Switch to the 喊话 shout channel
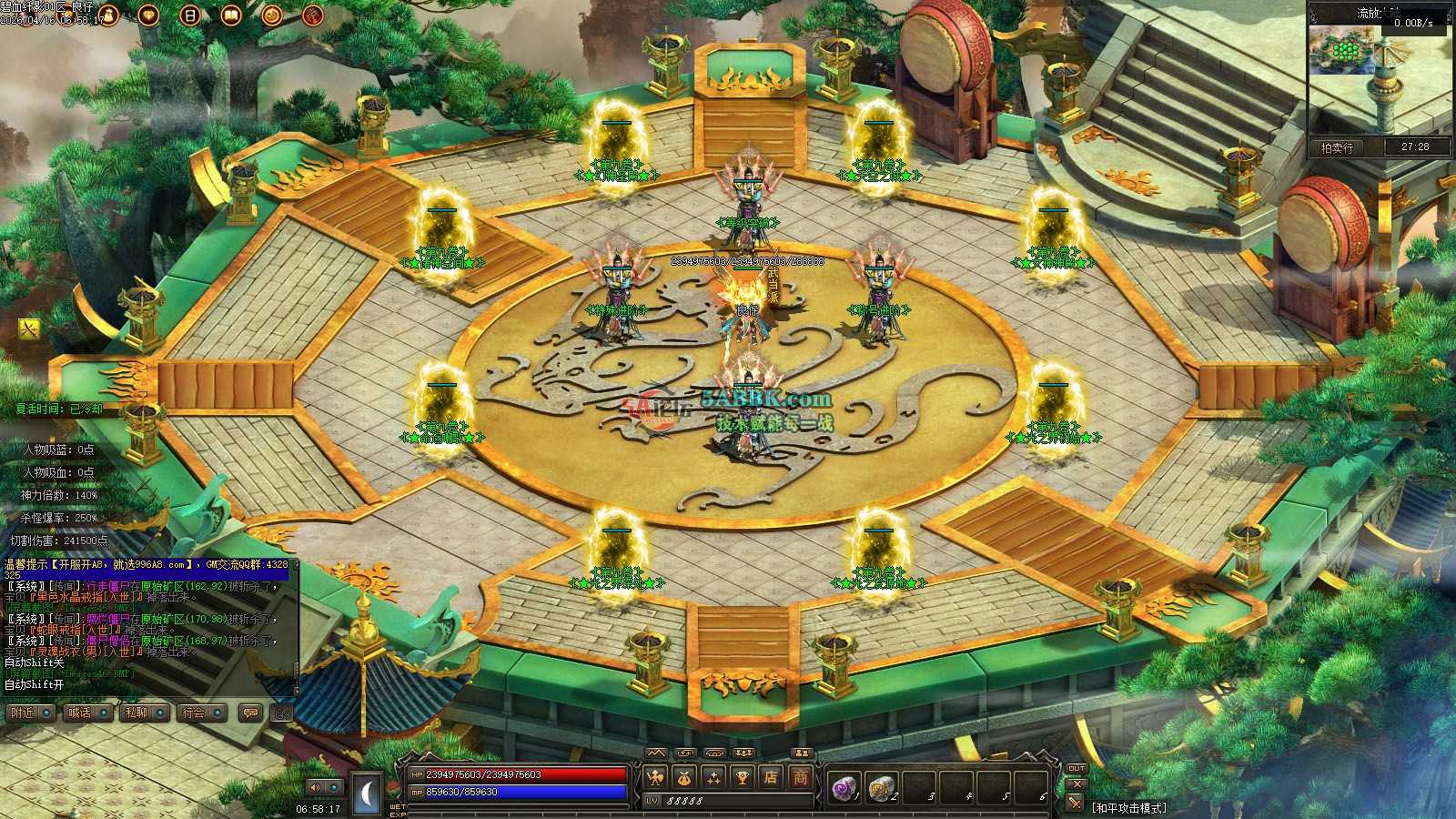 pos(85,713)
